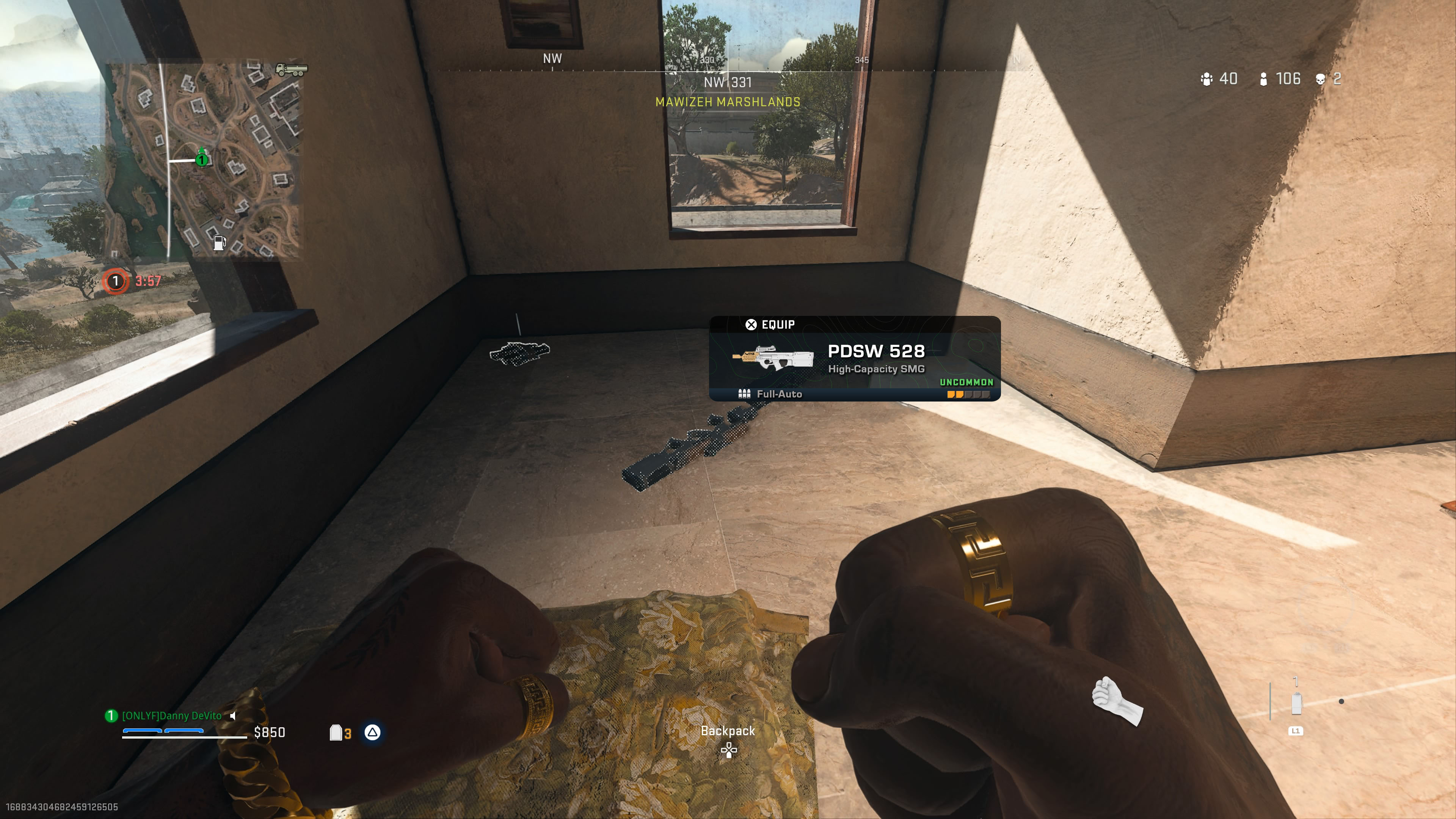Select the armor plate icon beside the 3
Viewport: 1456px width, 819px height.
[336, 733]
